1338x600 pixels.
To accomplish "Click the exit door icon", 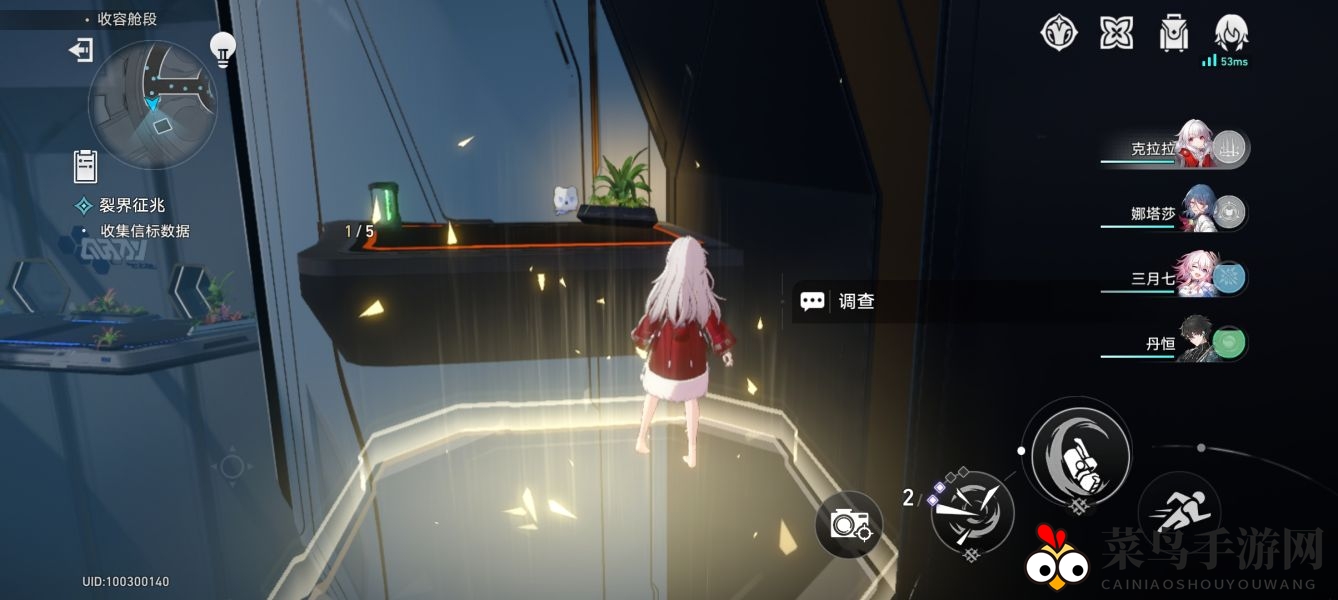I will [81, 49].
